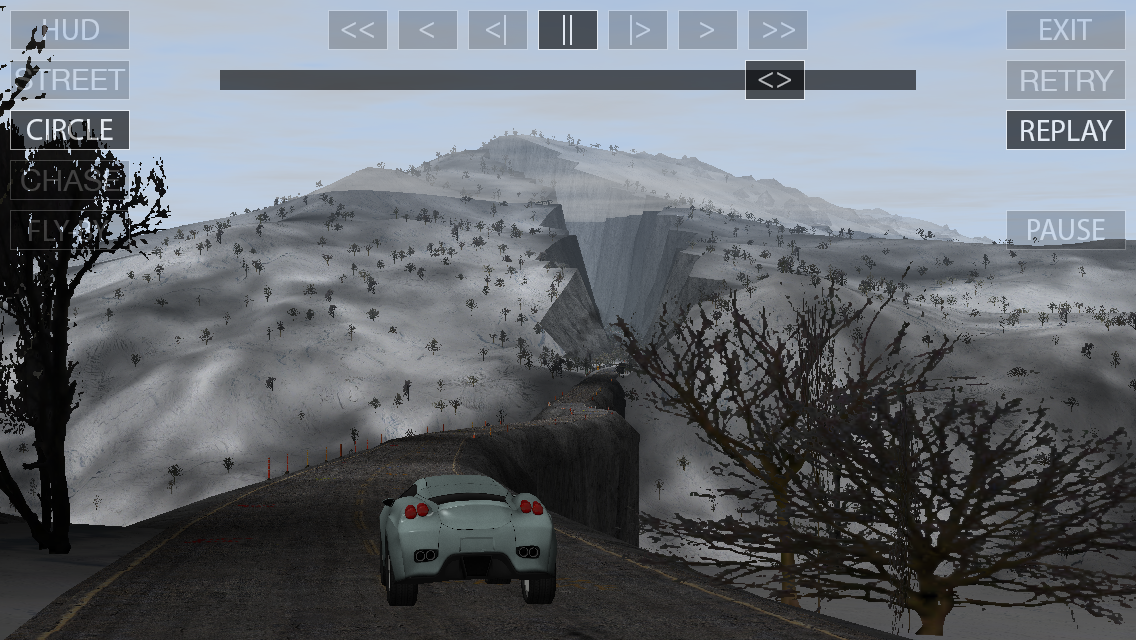Click the || pause playback control

pos(568,30)
